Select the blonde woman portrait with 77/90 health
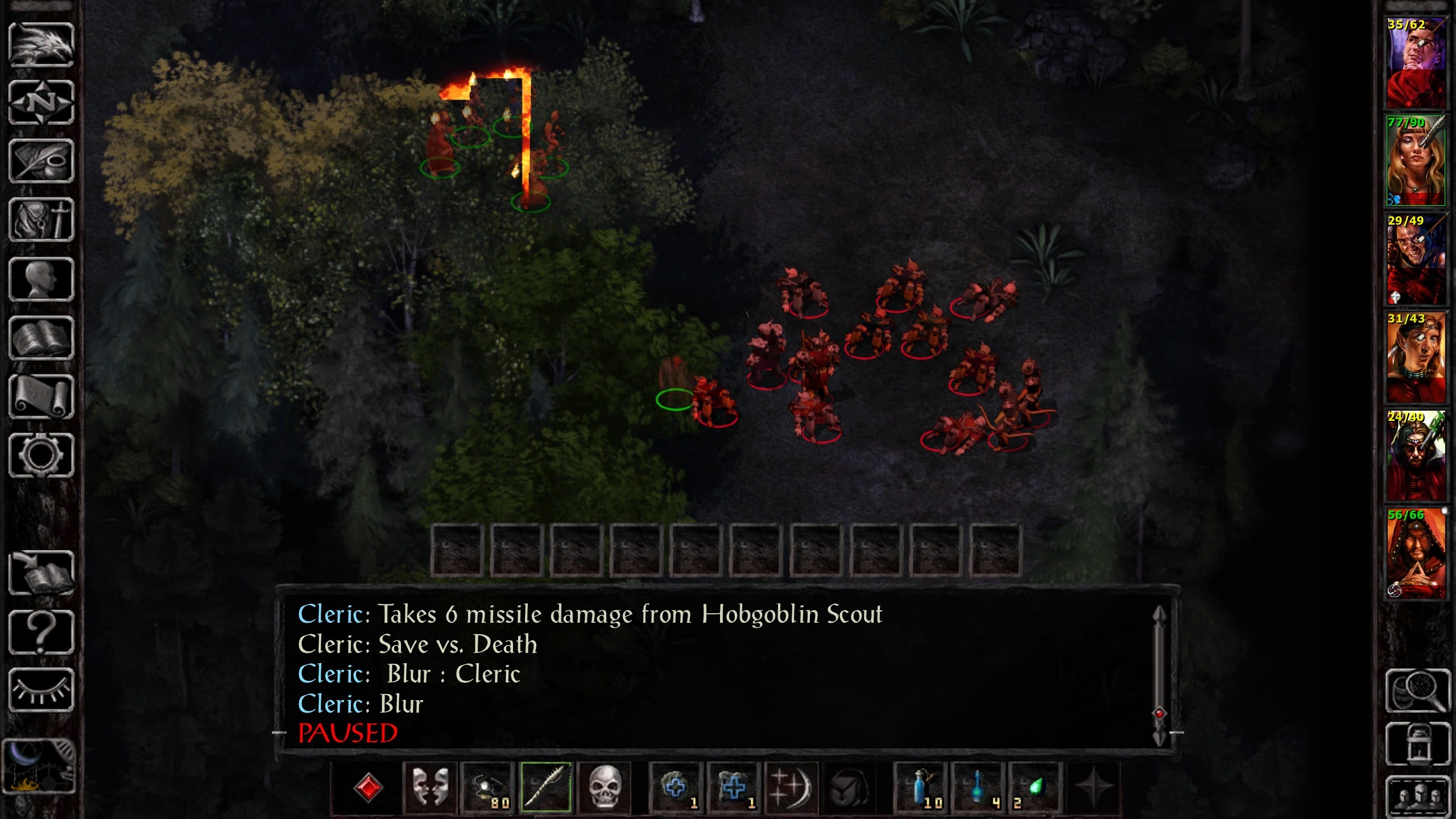This screenshot has width=1456, height=819. 1416,160
